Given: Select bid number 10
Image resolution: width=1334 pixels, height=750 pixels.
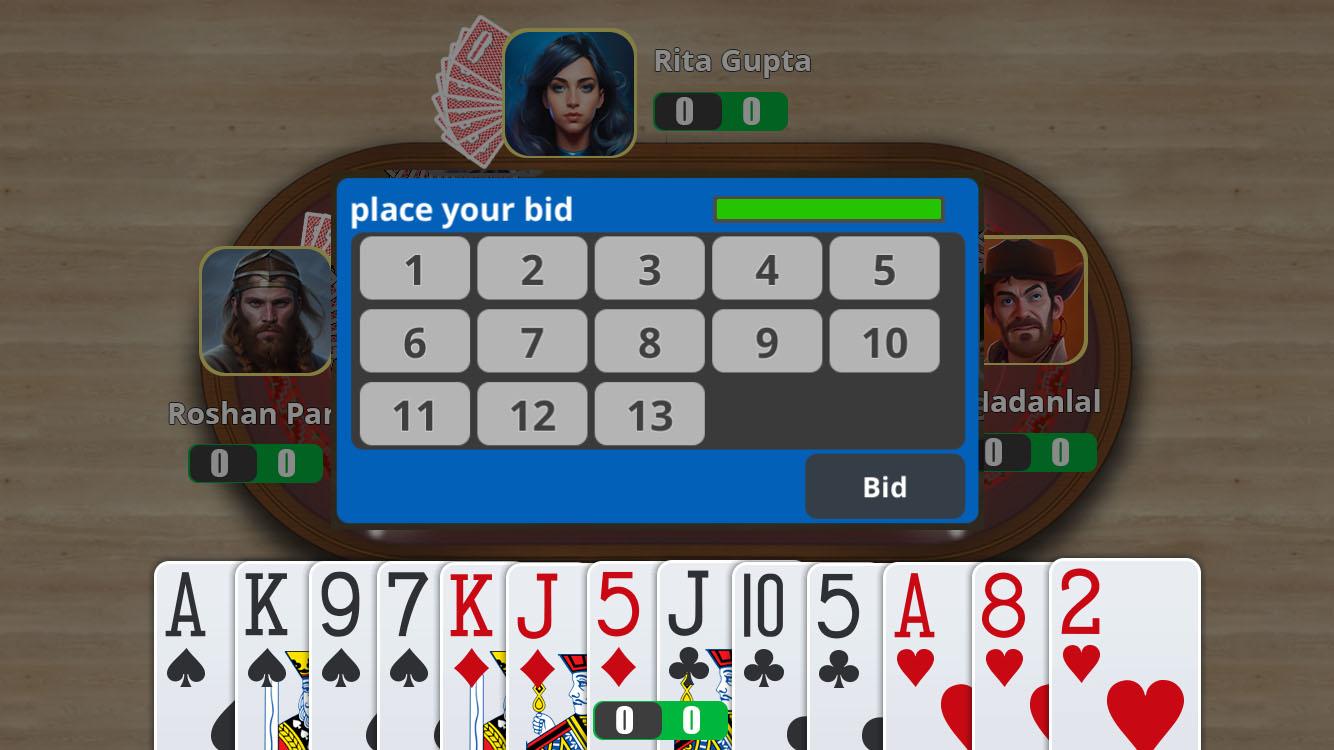Looking at the screenshot, I should tap(884, 341).
